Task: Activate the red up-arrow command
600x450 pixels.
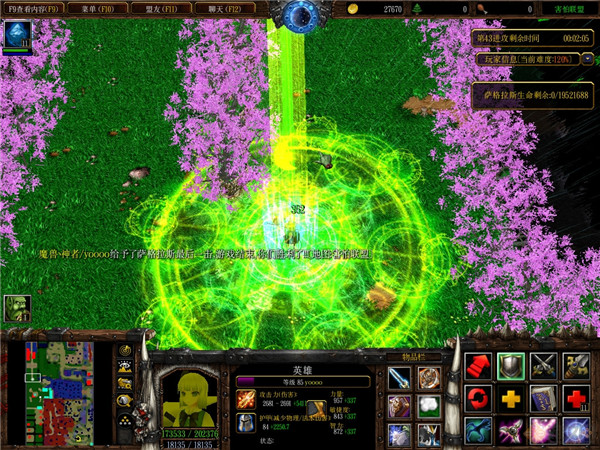Action: [x=479, y=366]
